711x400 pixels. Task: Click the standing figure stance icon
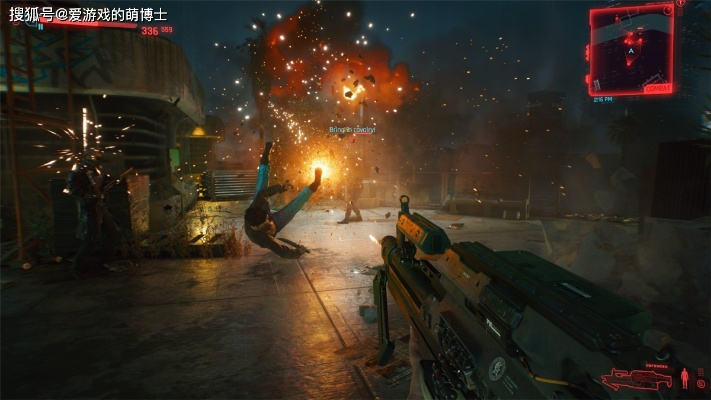(x=684, y=378)
